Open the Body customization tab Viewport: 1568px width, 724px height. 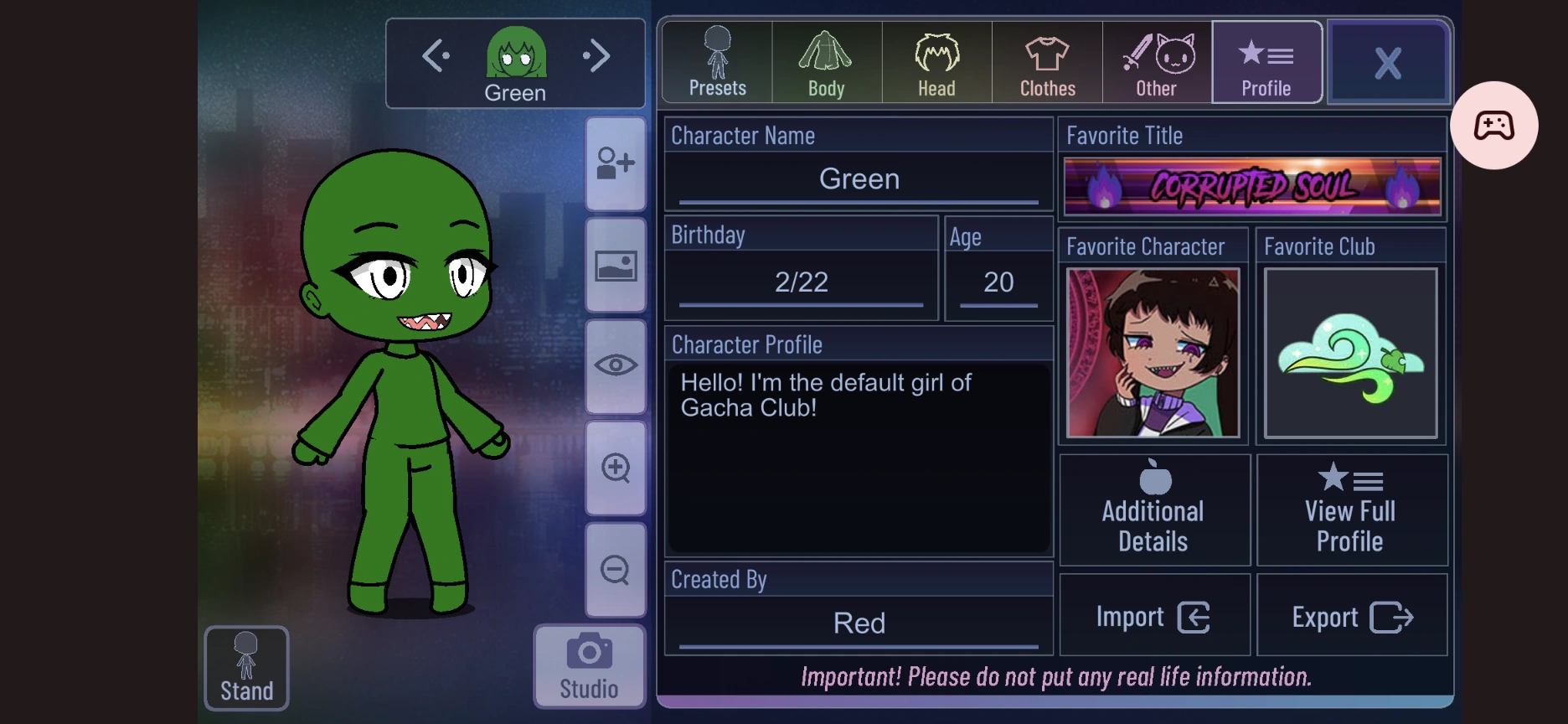pyautogui.click(x=826, y=62)
